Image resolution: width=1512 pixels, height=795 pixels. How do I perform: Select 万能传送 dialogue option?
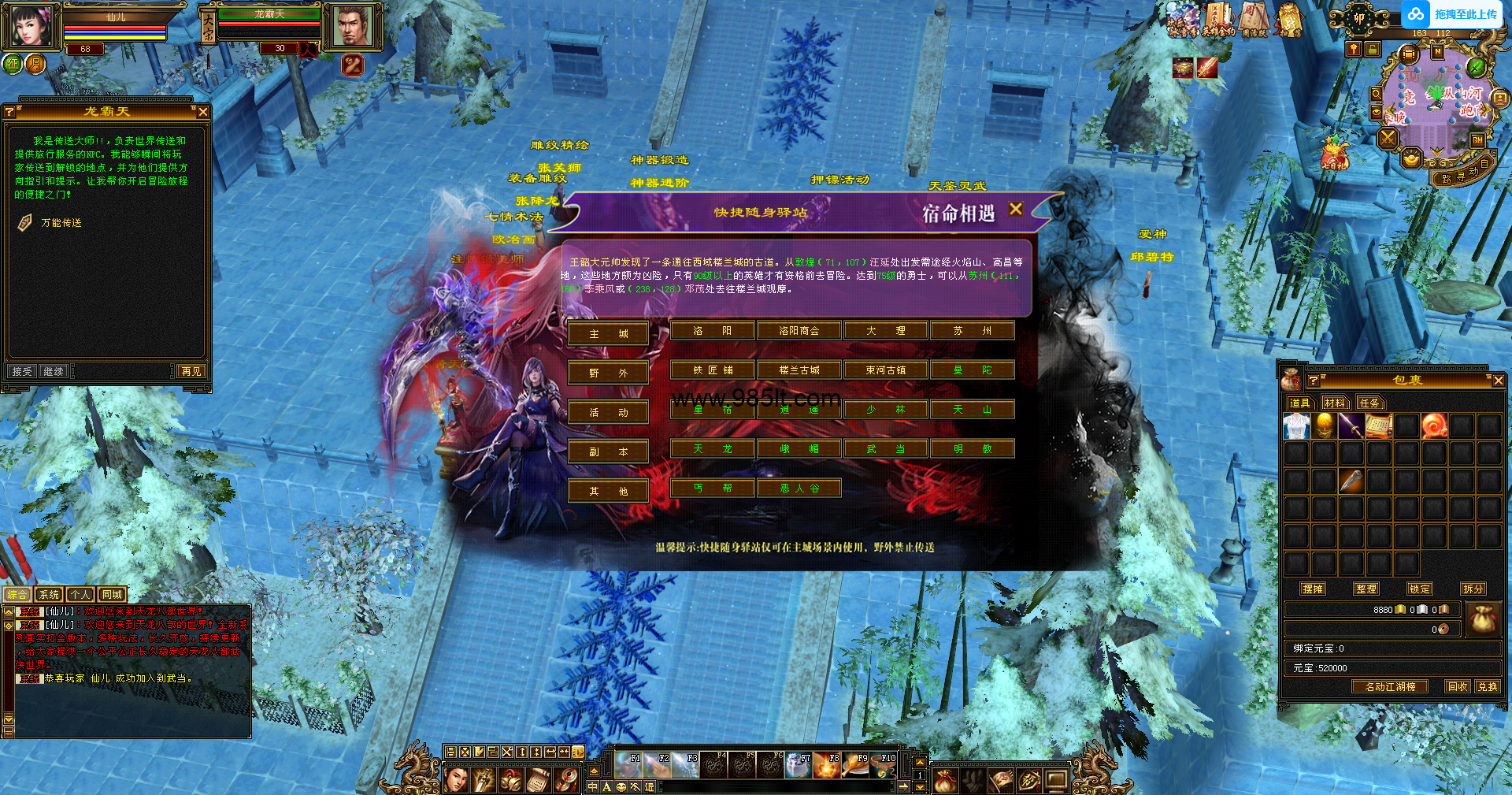tap(61, 223)
